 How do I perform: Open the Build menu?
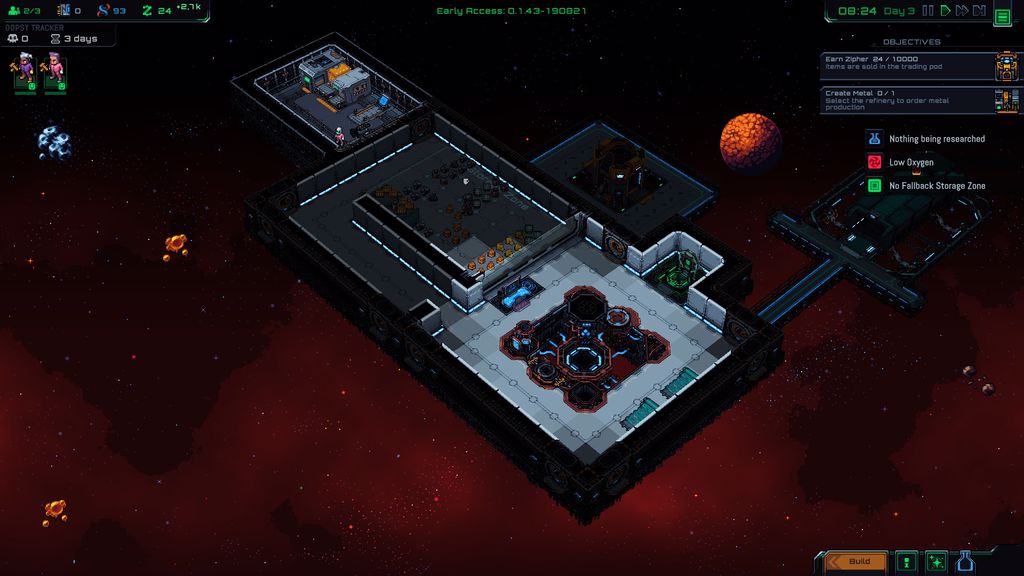(x=856, y=561)
